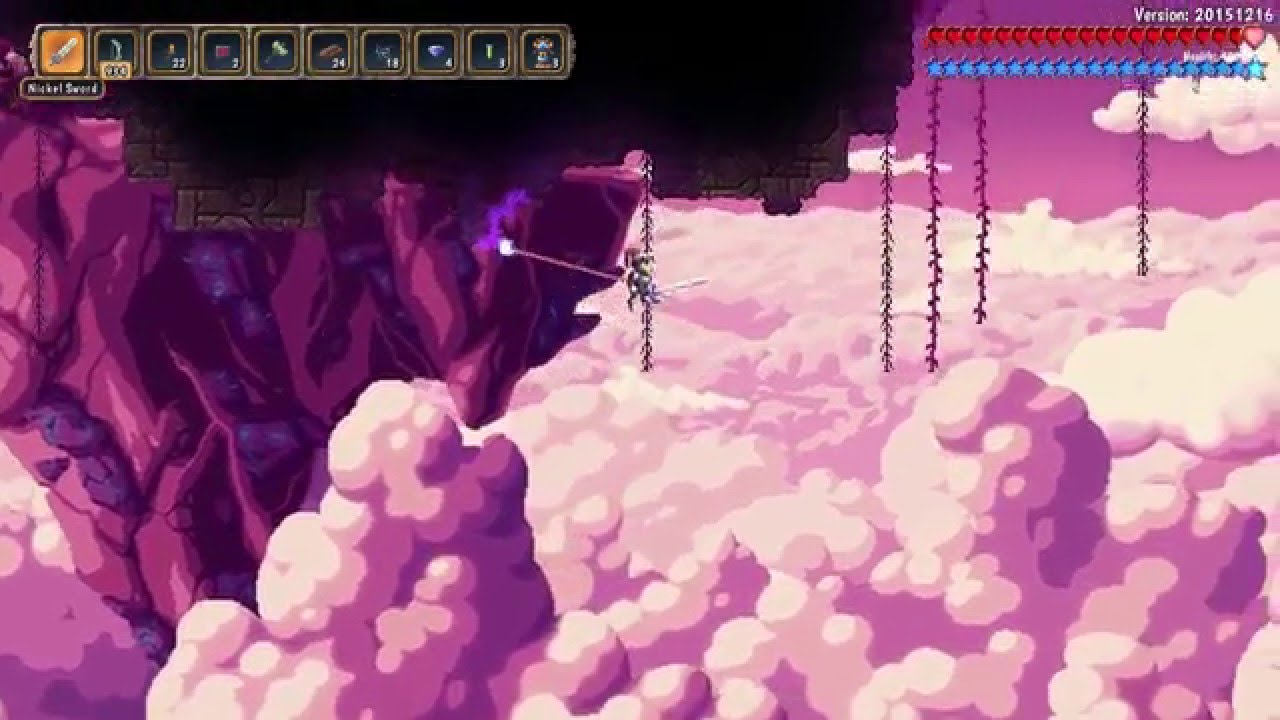Image resolution: width=1280 pixels, height=720 pixels.
Task: Select the Nickel Sword hotbar slot
Action: [x=63, y=51]
